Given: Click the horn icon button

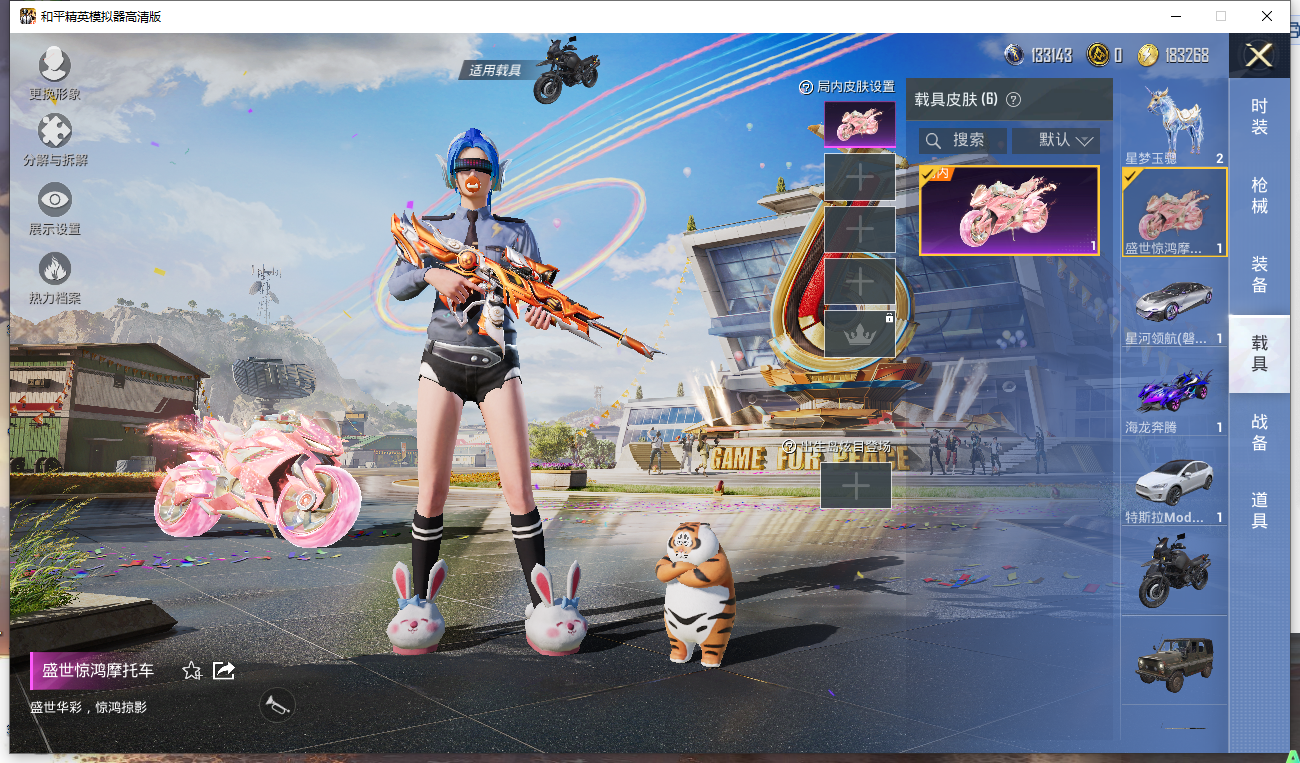Looking at the screenshot, I should (x=273, y=705).
